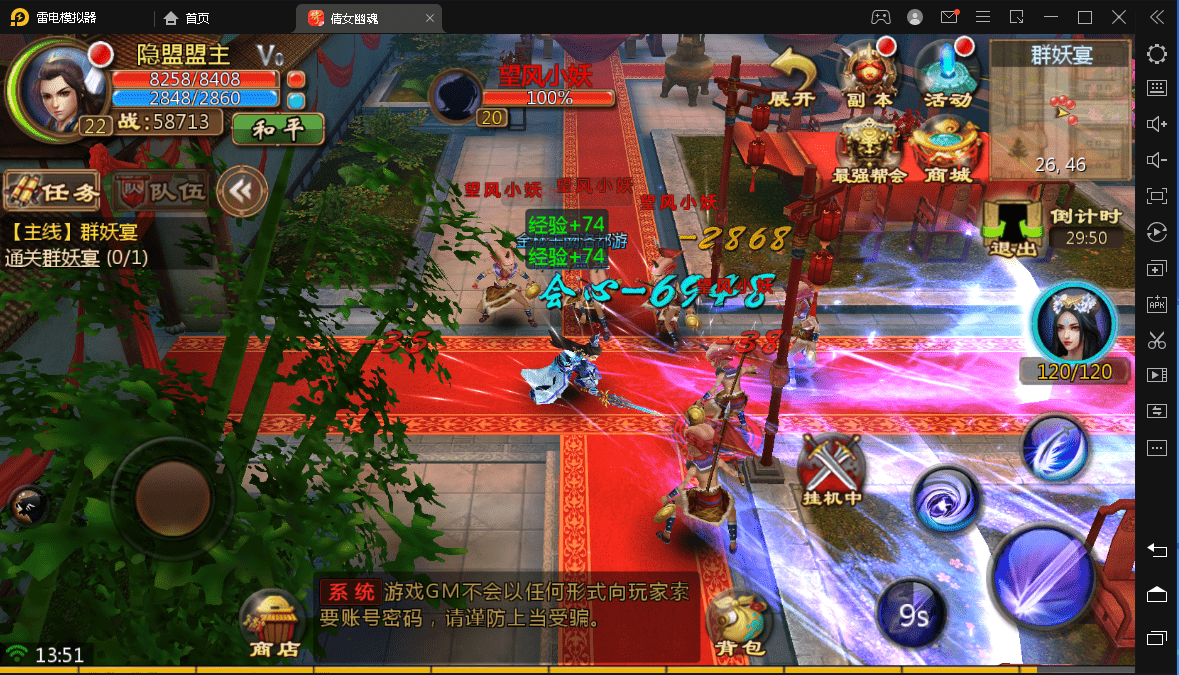The height and width of the screenshot is (675, 1179).
Task: Open the 群妖宴 minimap
Action: coord(1062,110)
